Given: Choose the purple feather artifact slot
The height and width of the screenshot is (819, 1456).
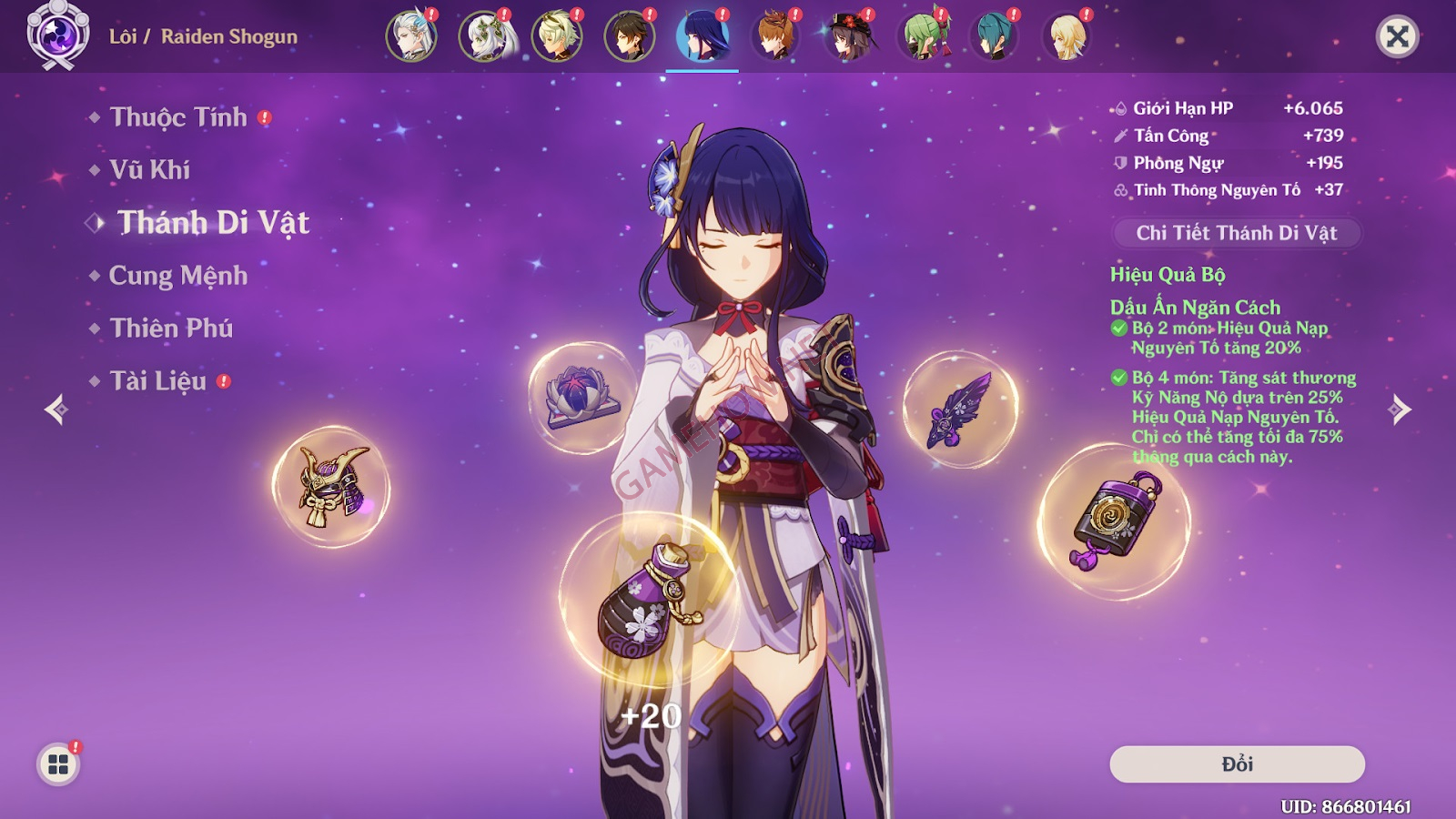Looking at the screenshot, I should 960,410.
